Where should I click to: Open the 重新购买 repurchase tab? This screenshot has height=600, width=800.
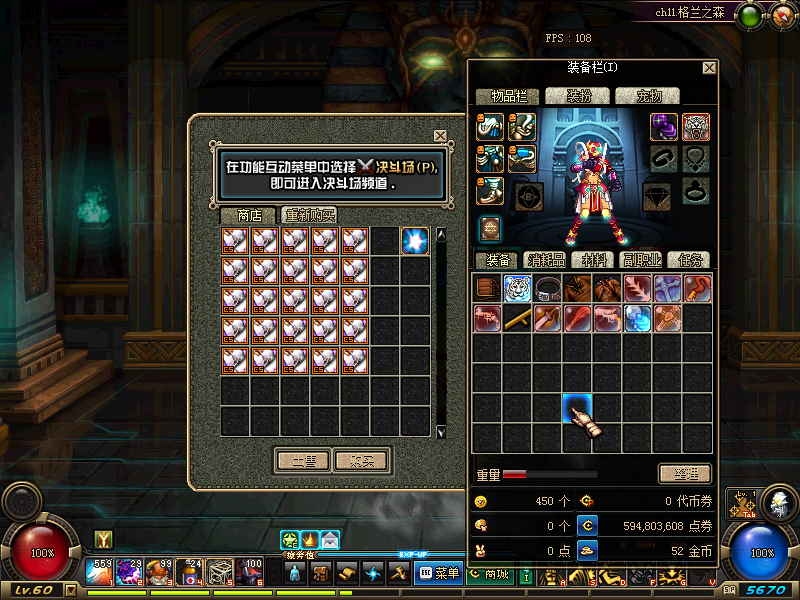click(x=309, y=215)
